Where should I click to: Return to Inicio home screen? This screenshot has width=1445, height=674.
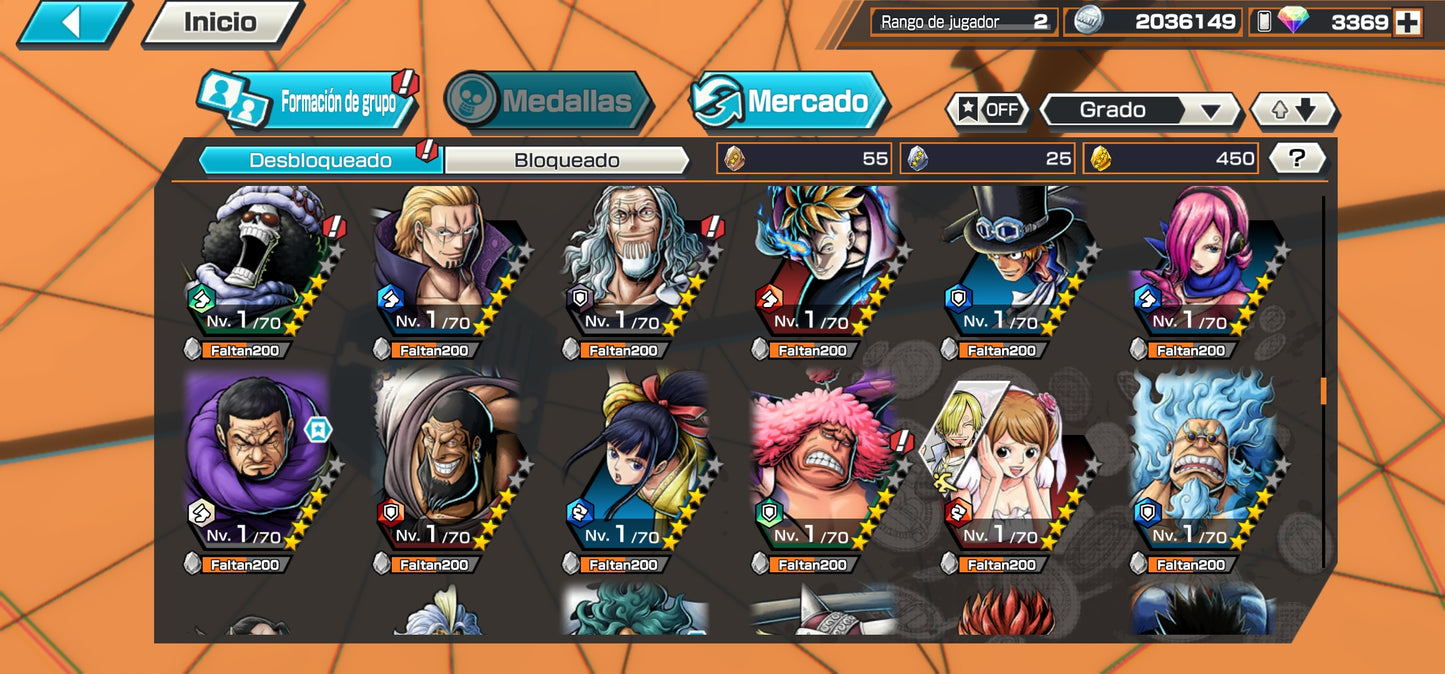221,23
